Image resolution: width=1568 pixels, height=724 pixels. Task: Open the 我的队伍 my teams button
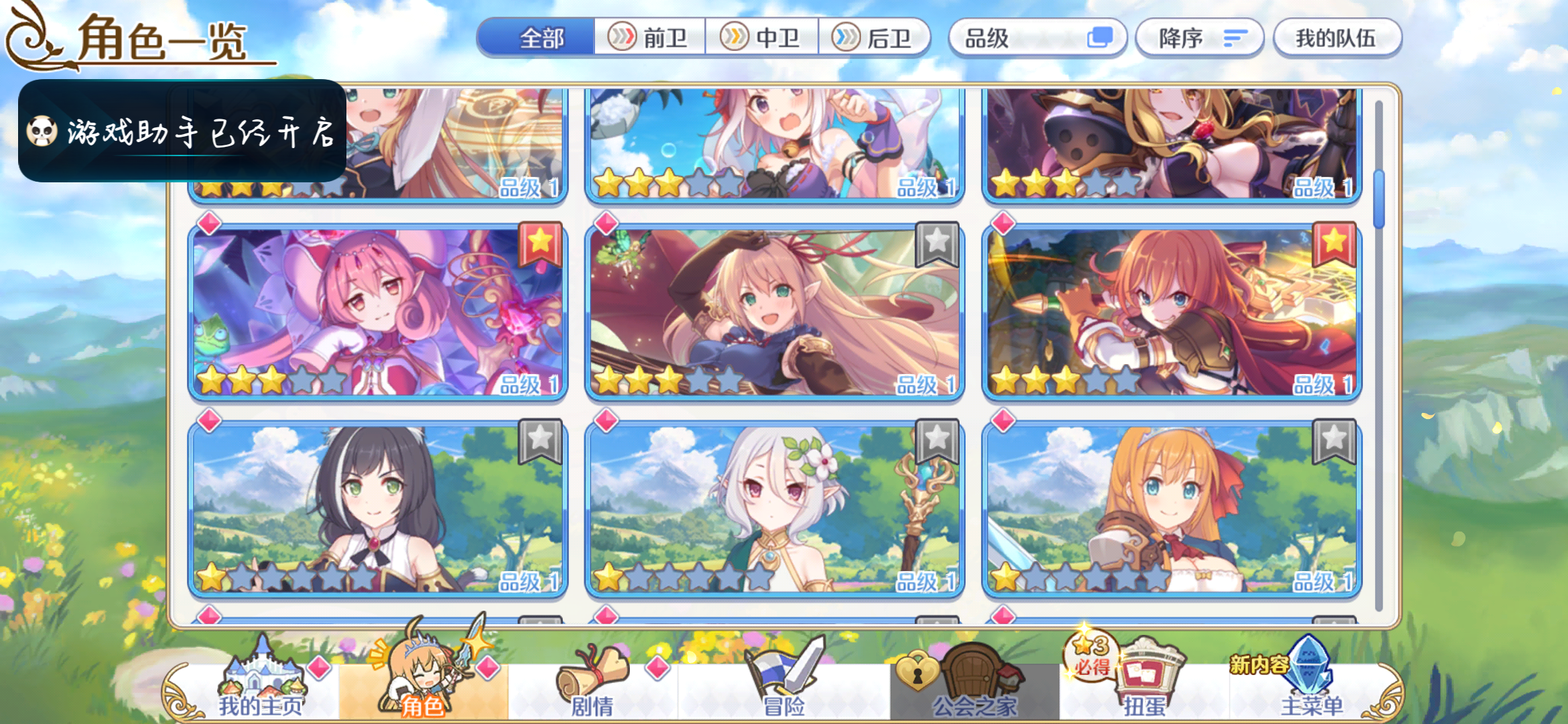click(x=1337, y=38)
